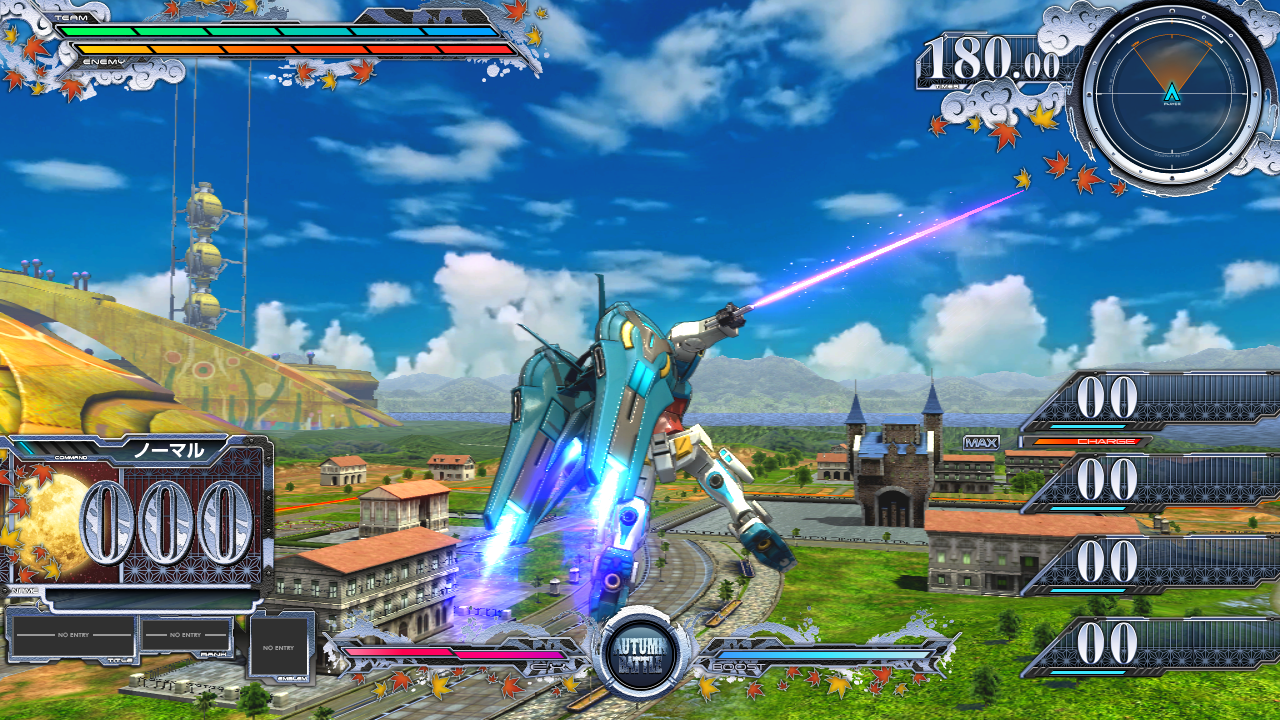Click the circular radar minimap
This screenshot has width=1280, height=720.
coord(1171,97)
